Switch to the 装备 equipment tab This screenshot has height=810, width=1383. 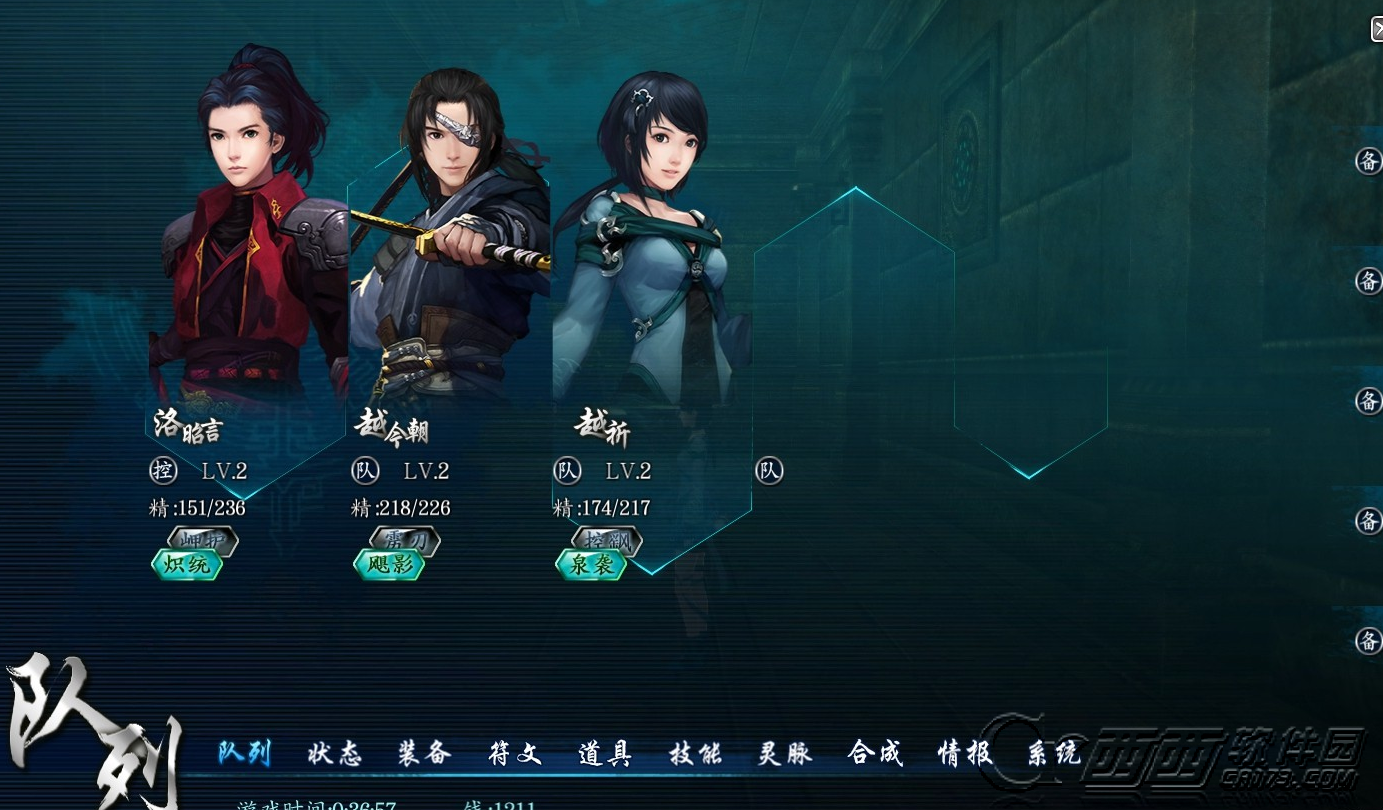[x=424, y=753]
